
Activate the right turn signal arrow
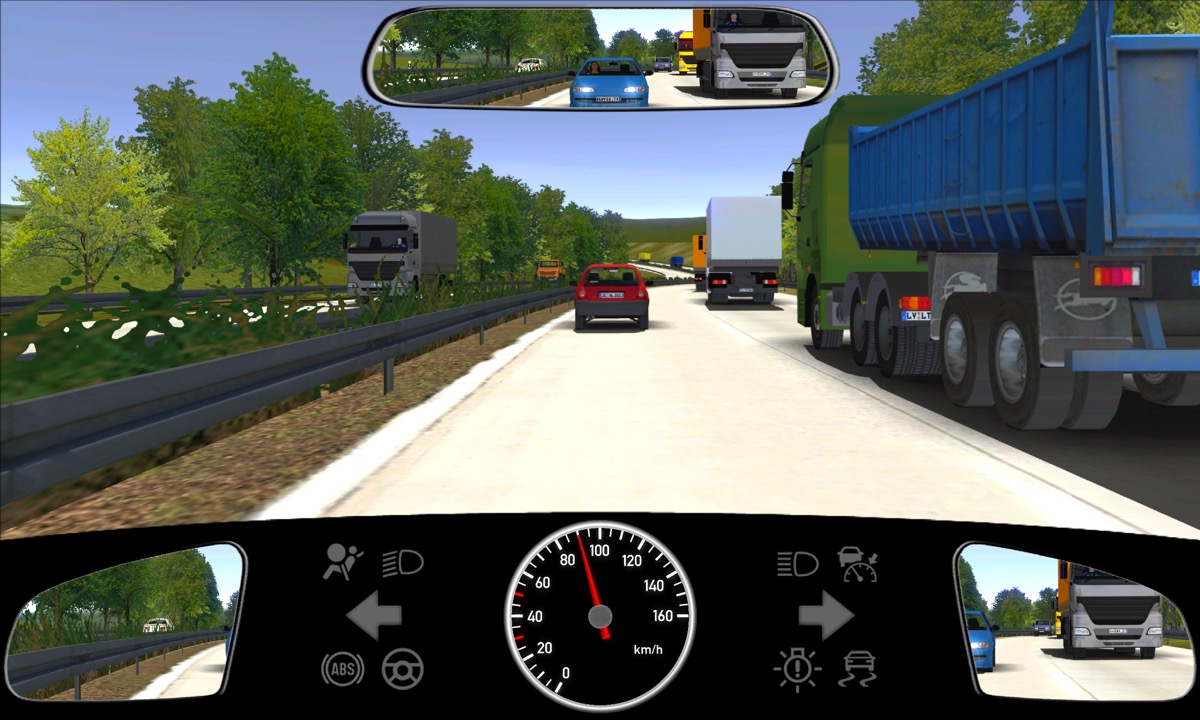825,615
